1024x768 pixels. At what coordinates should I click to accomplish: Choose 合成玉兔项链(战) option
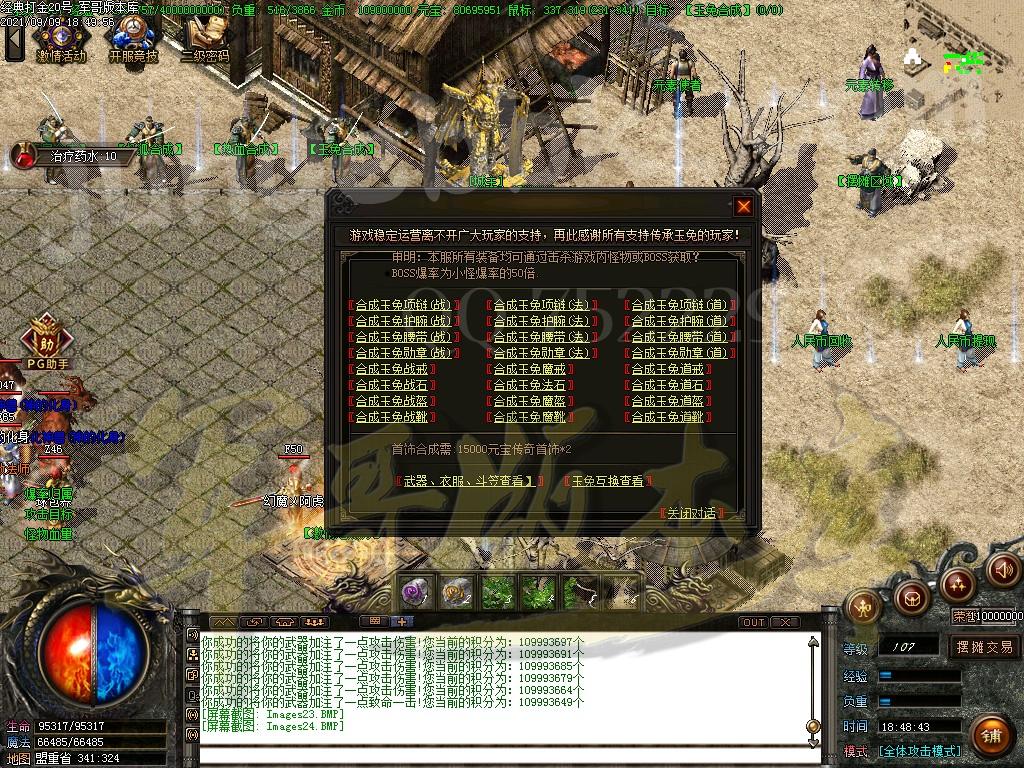tap(404, 305)
